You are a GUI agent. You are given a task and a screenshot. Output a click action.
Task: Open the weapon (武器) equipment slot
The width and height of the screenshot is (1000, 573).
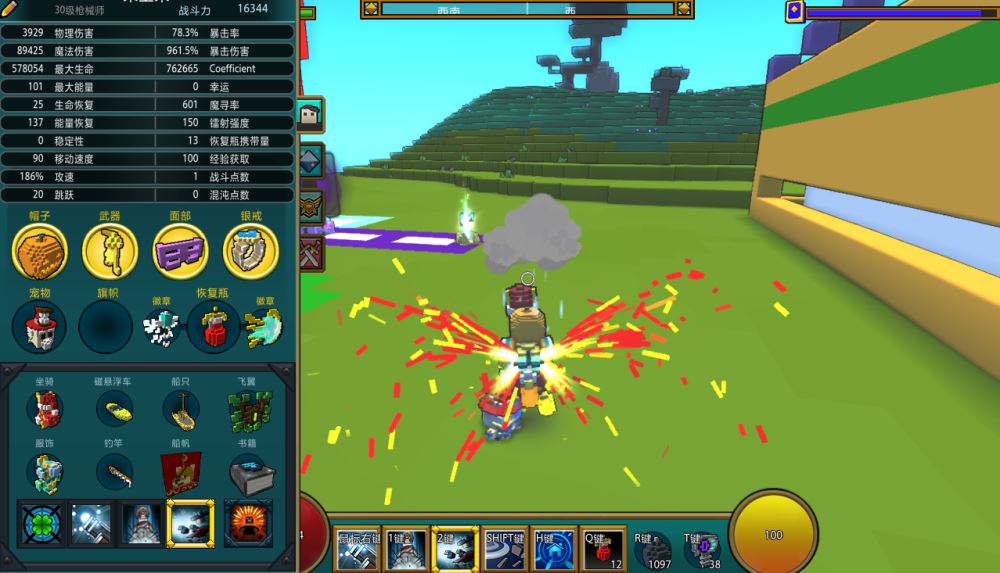coord(109,251)
